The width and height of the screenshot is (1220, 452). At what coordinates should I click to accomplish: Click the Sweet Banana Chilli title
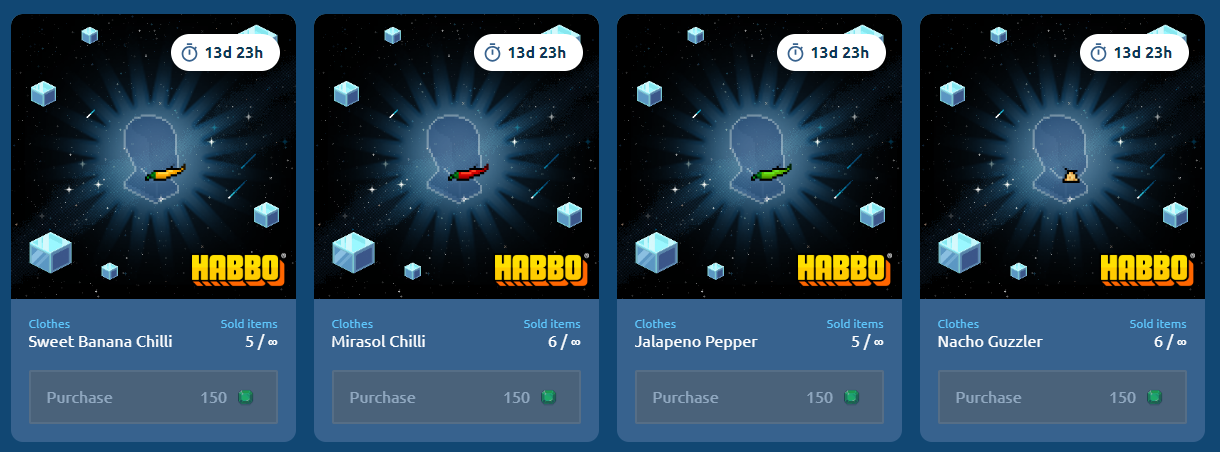click(100, 342)
